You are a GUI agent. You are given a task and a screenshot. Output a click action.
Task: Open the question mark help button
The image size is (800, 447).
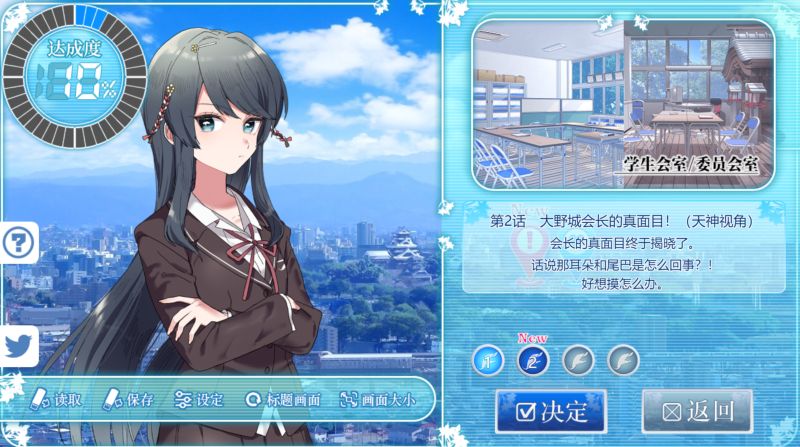18,242
